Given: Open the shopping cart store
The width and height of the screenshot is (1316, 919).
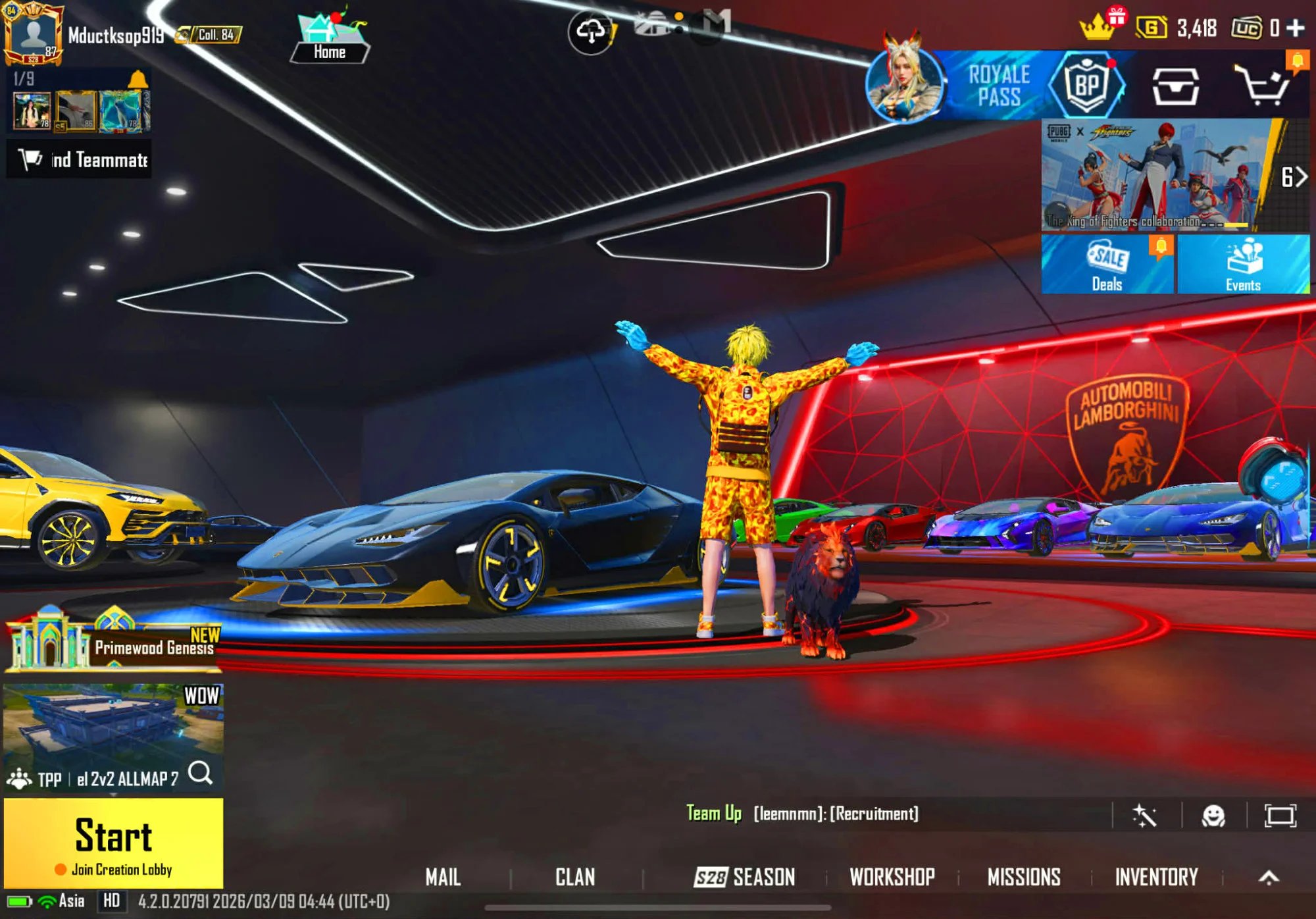Looking at the screenshot, I should [1261, 86].
